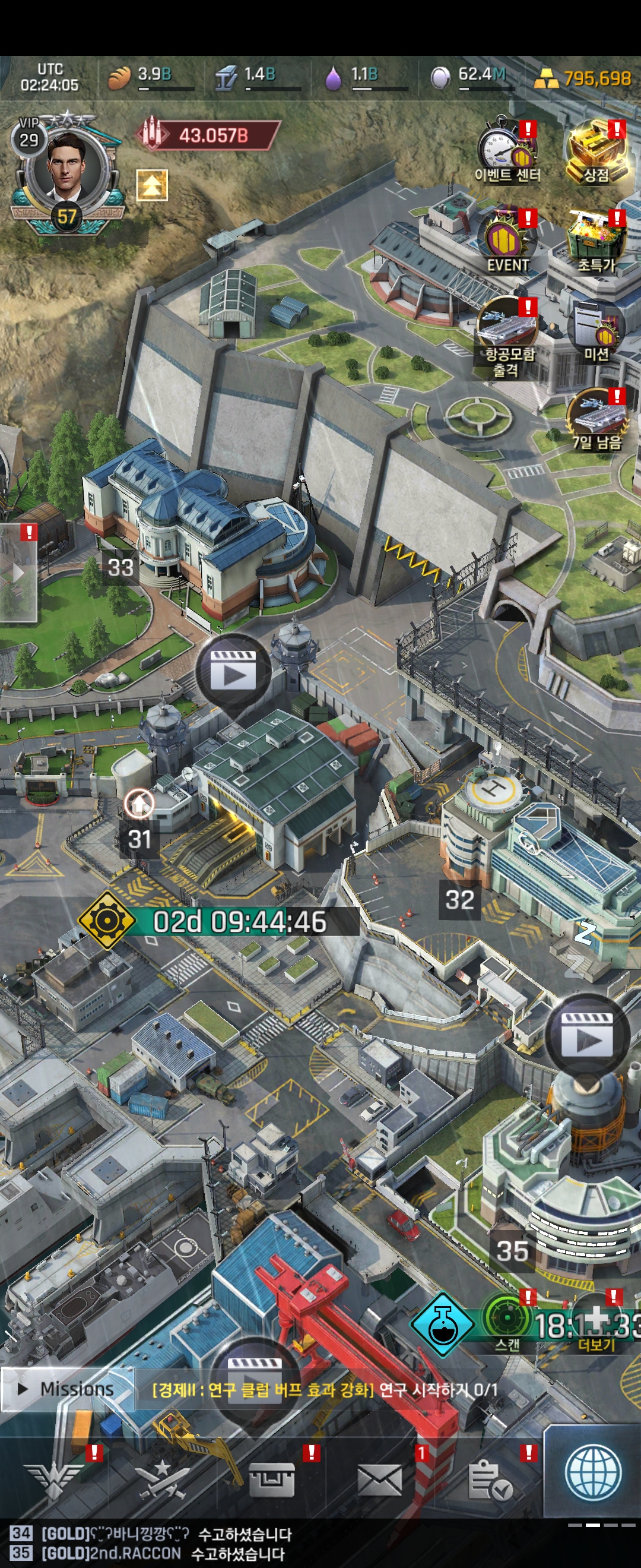Expand the left side panel arrow
The width and height of the screenshot is (641, 1568).
click(18, 573)
